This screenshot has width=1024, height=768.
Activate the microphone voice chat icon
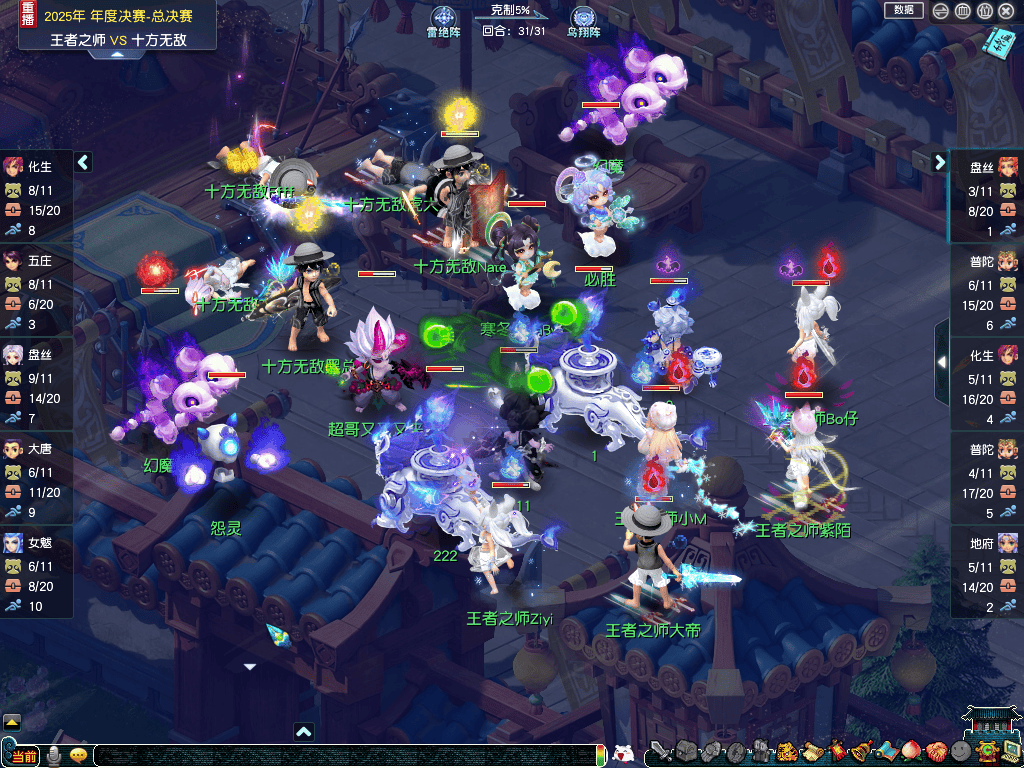click(53, 755)
